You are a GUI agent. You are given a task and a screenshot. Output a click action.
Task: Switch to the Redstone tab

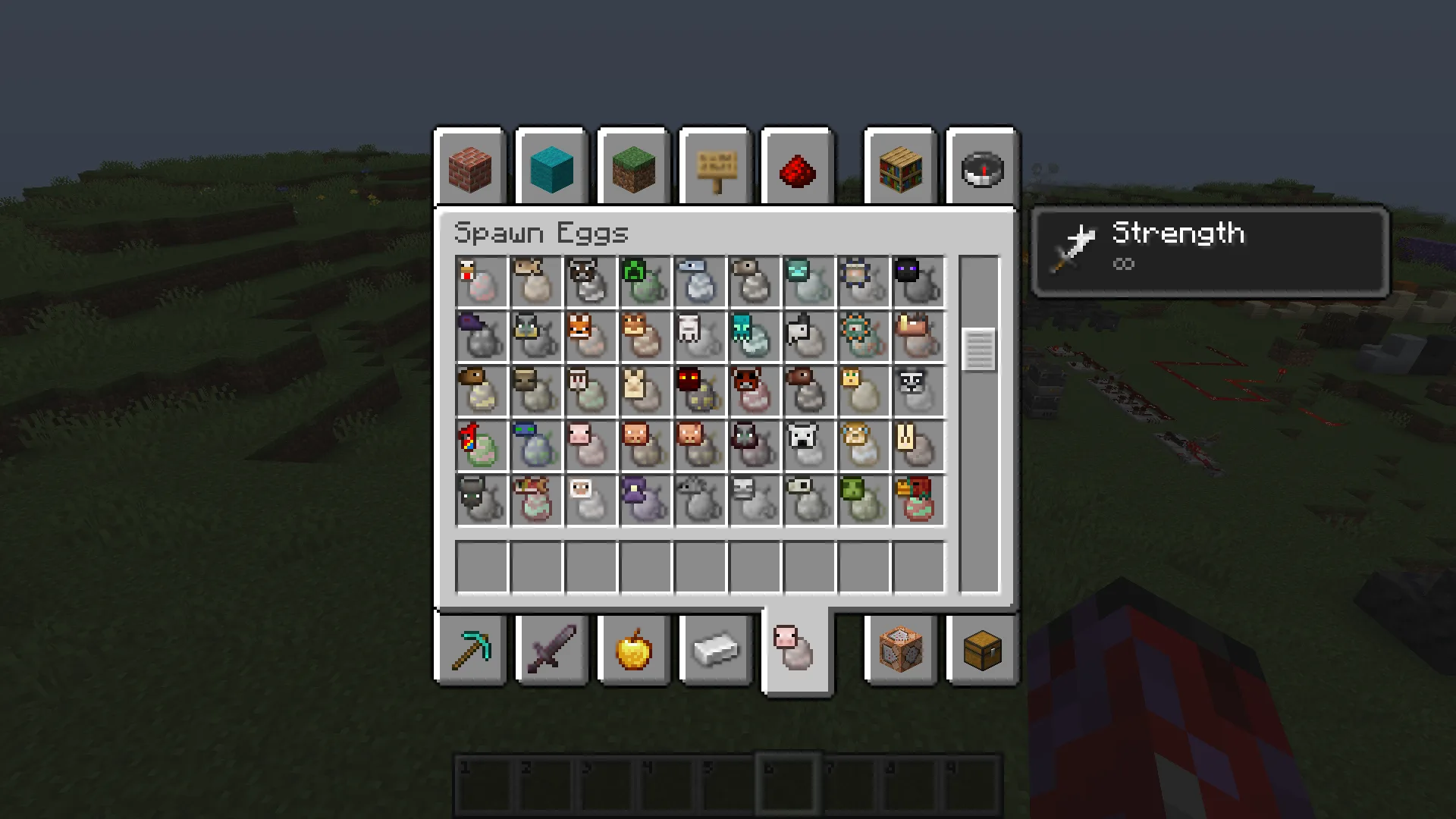coord(796,167)
